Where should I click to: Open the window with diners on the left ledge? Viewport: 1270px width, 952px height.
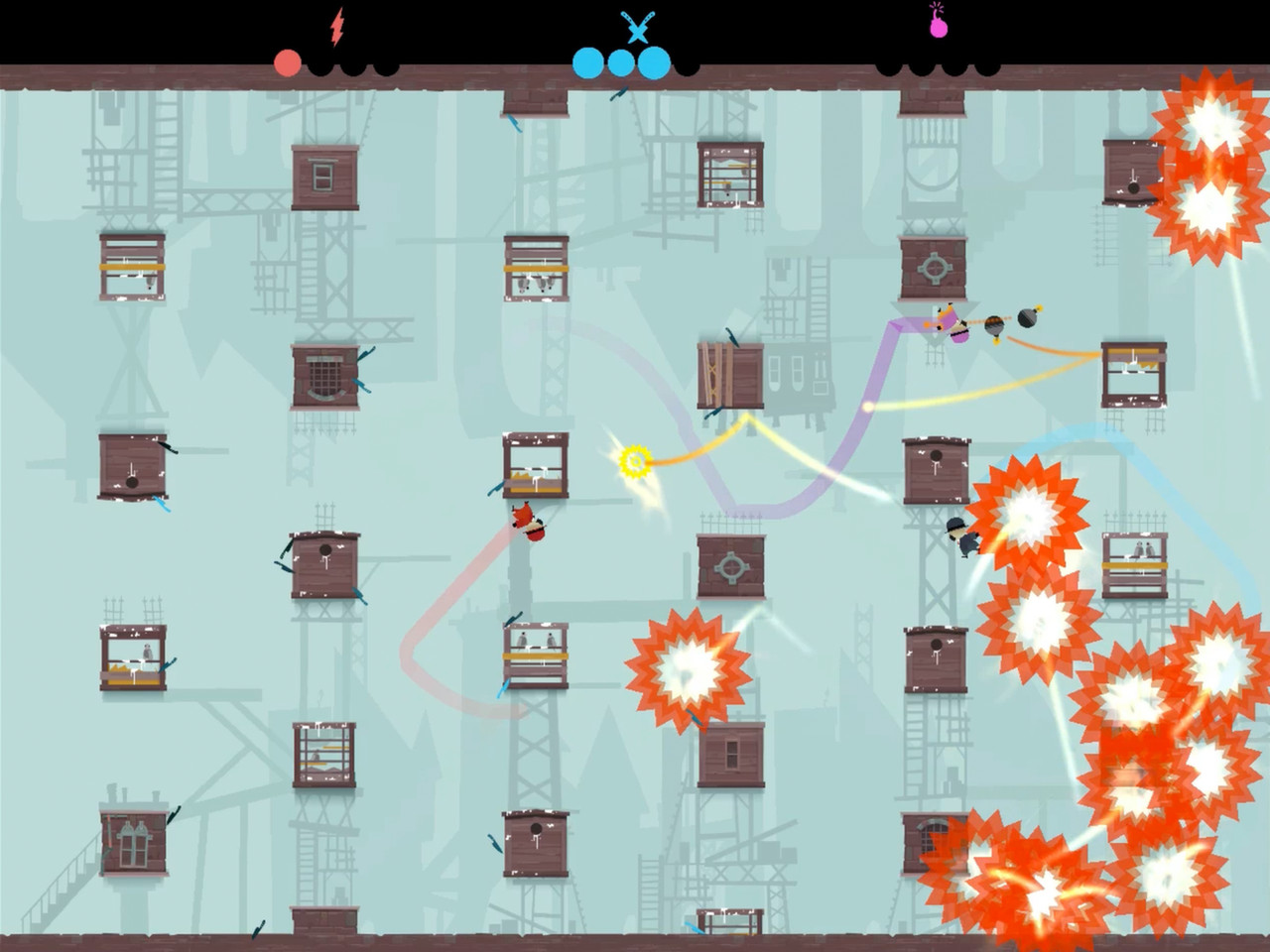point(134,654)
